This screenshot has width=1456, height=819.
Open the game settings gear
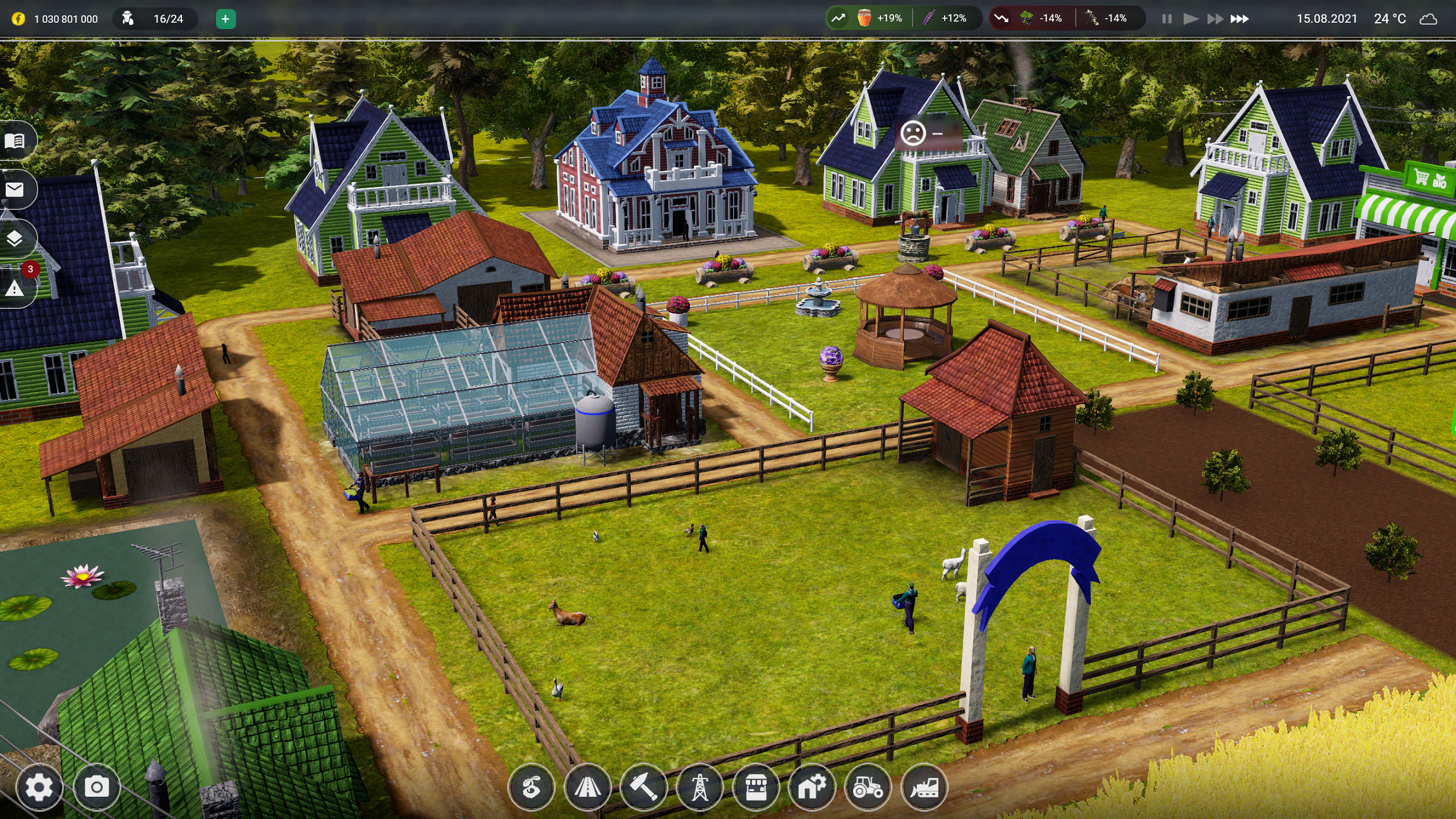pyautogui.click(x=40, y=787)
